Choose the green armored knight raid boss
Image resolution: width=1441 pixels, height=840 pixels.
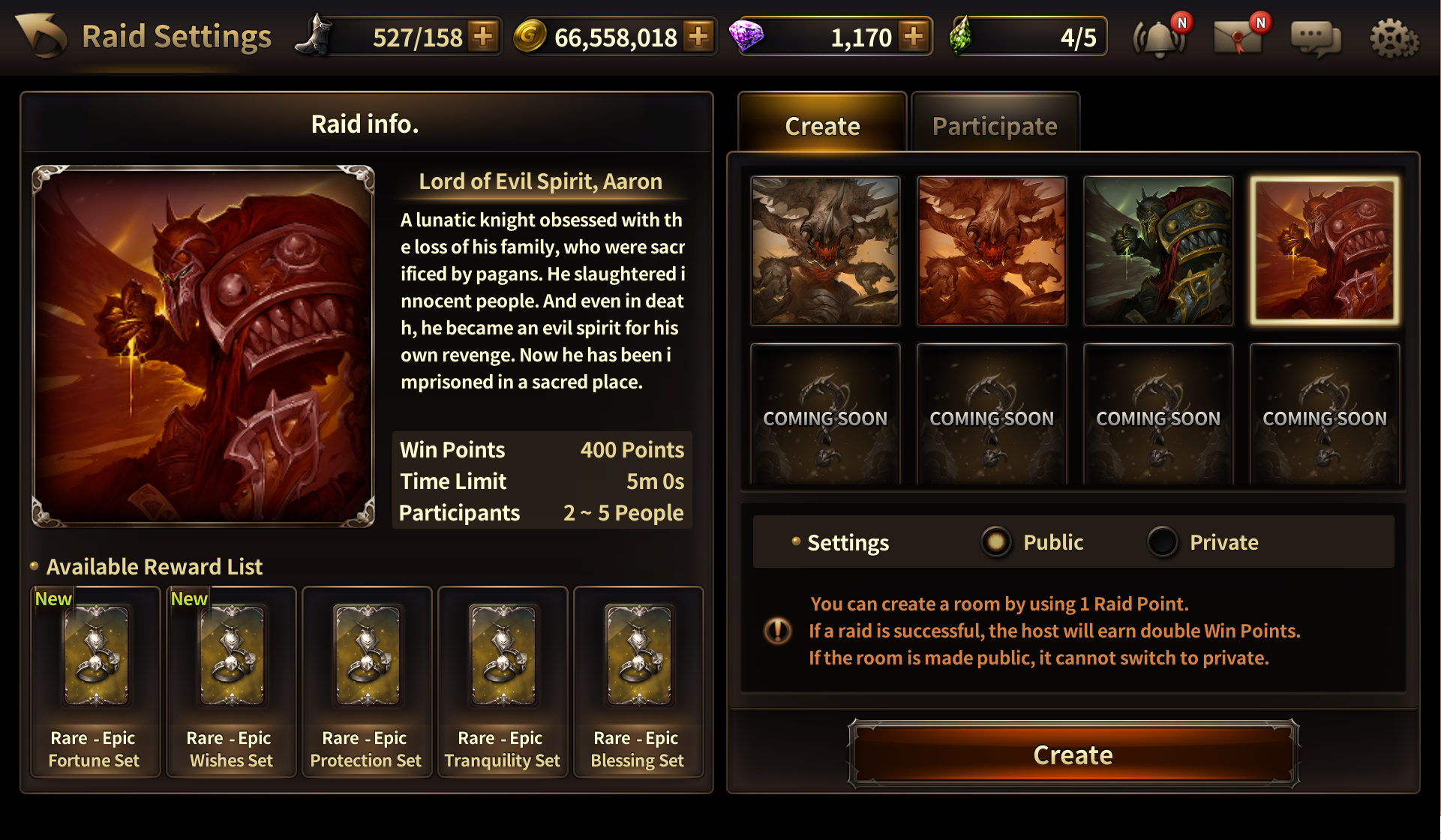(x=1158, y=250)
